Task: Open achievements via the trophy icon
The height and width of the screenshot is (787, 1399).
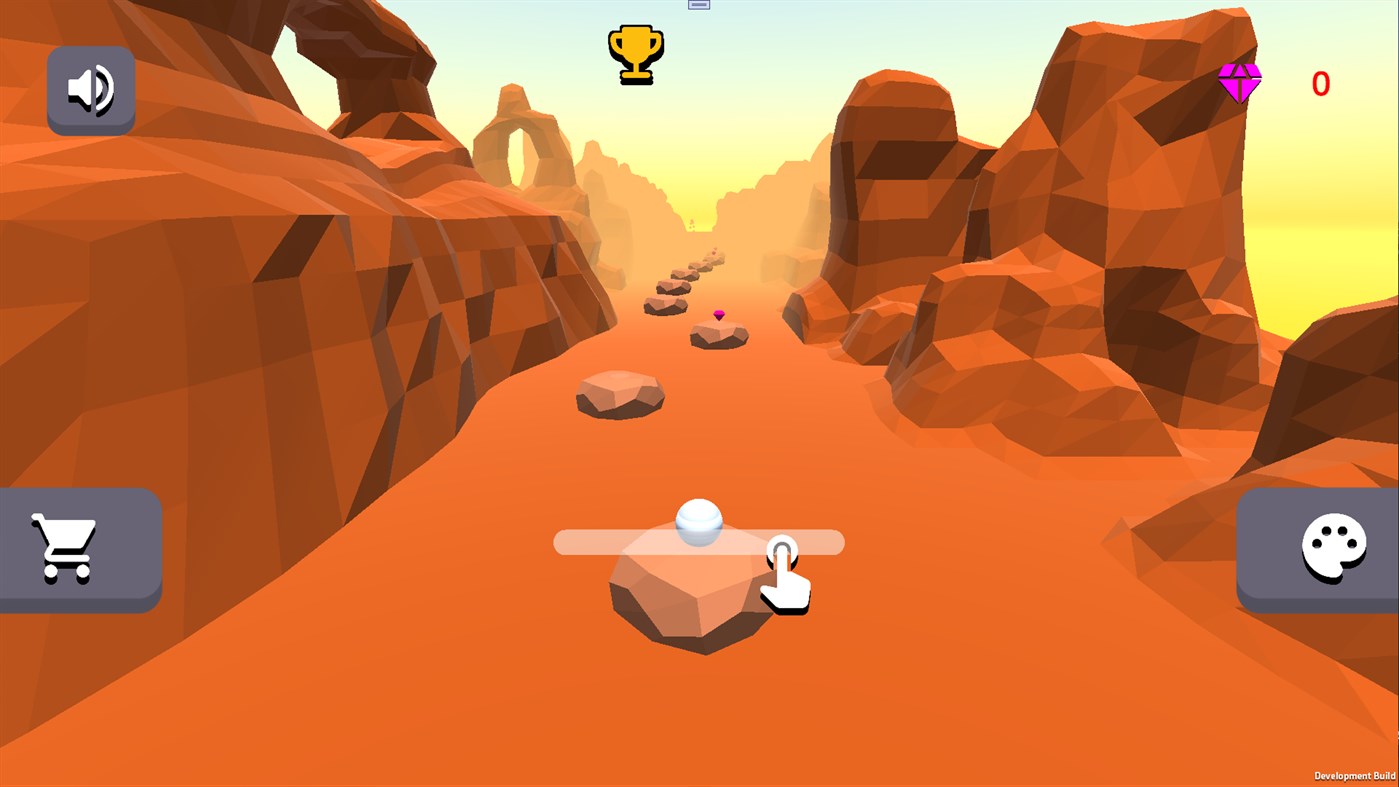Action: pos(637,54)
